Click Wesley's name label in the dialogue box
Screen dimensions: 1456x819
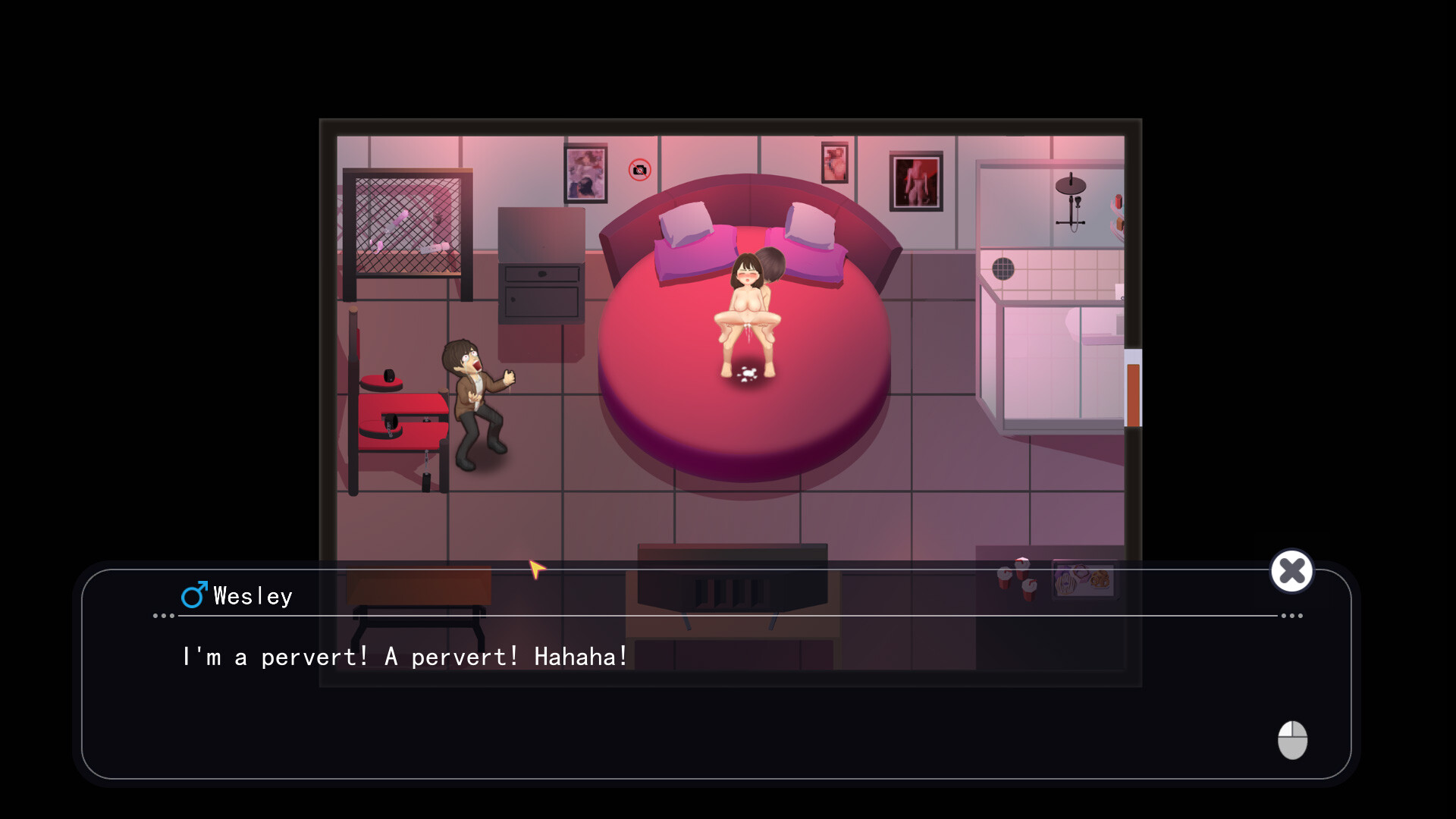[252, 596]
